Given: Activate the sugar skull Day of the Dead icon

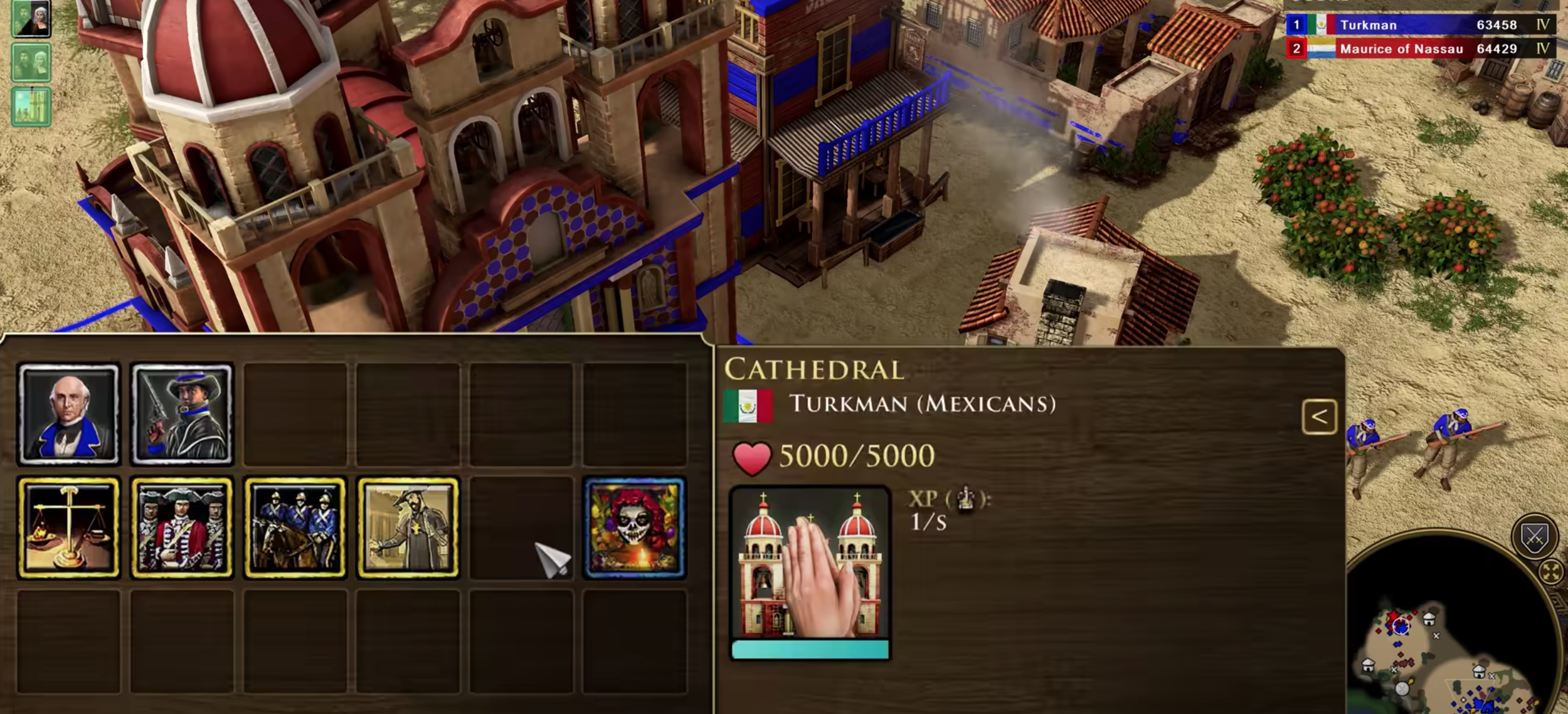Looking at the screenshot, I should [x=634, y=528].
